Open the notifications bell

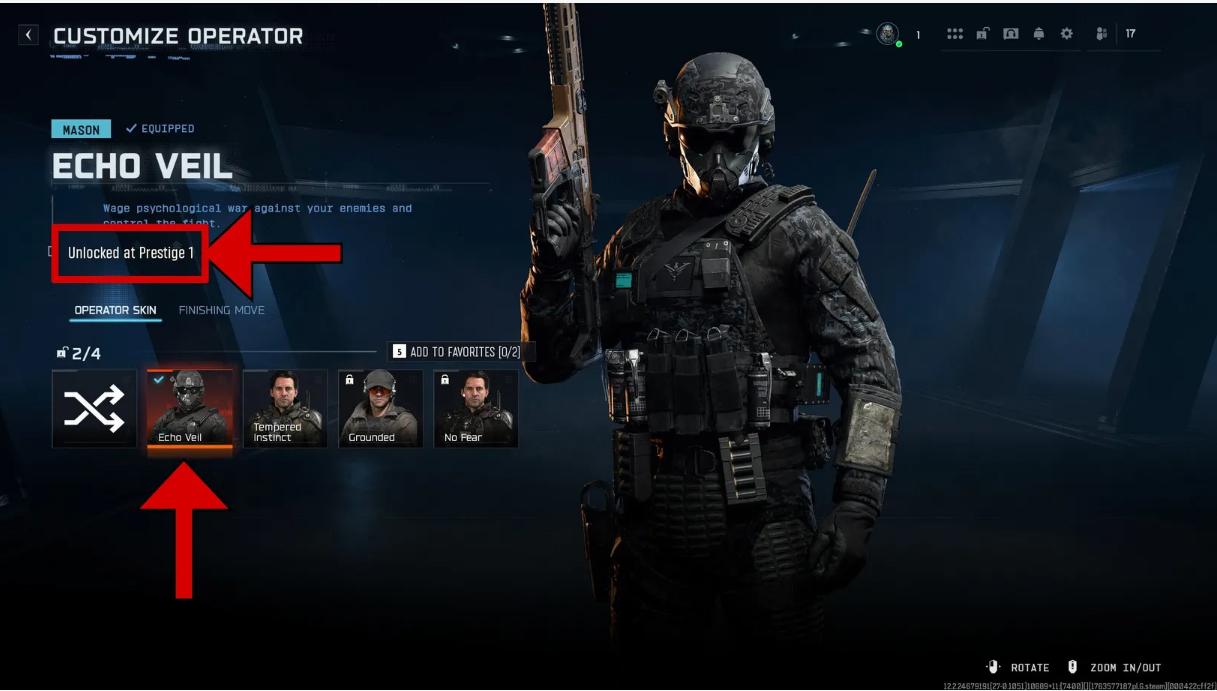click(1039, 34)
